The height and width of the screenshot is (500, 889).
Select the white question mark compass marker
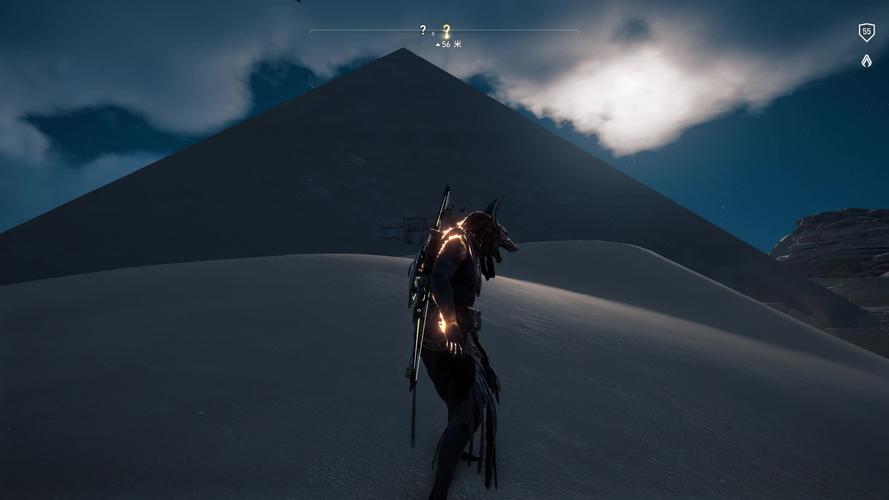coord(423,30)
